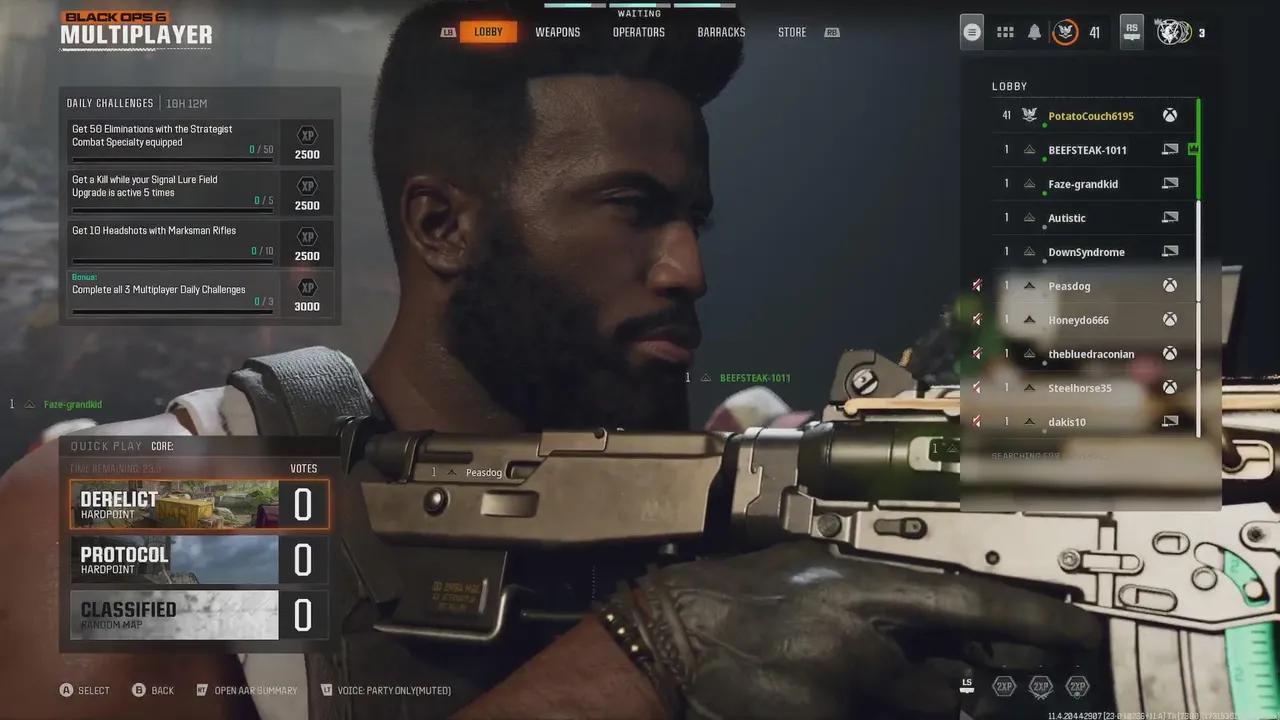Switch to the Weapons tab
Screen dimensions: 1280x720
558,31
